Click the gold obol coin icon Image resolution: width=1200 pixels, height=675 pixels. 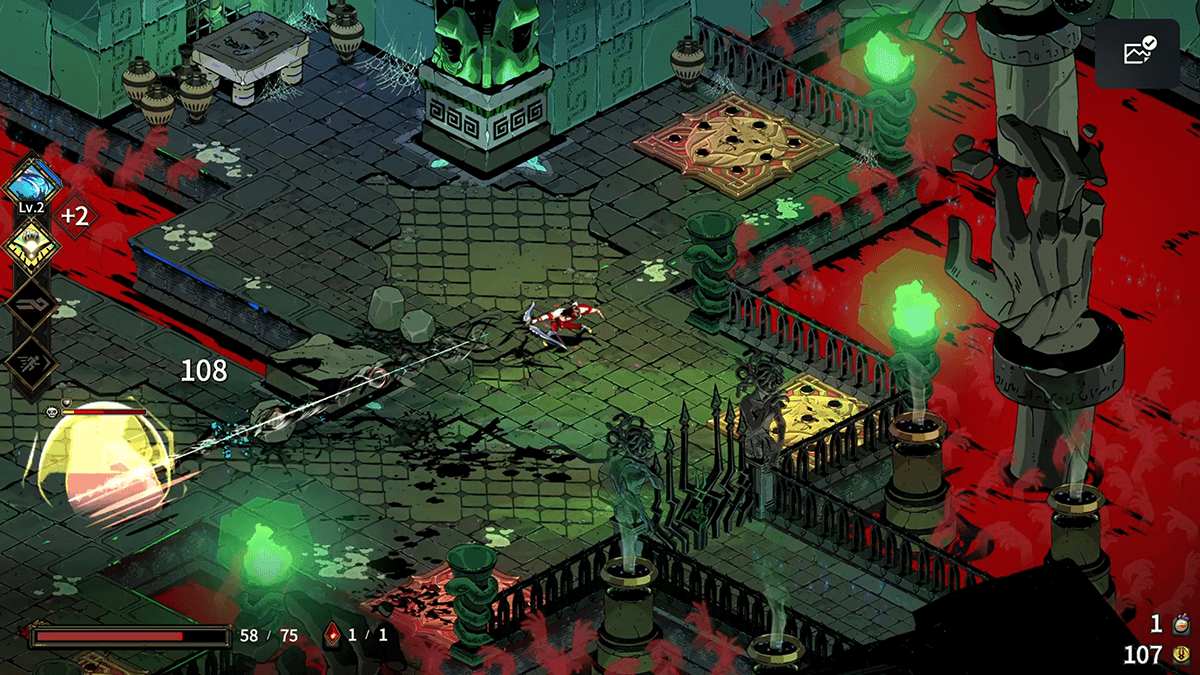1180,656
